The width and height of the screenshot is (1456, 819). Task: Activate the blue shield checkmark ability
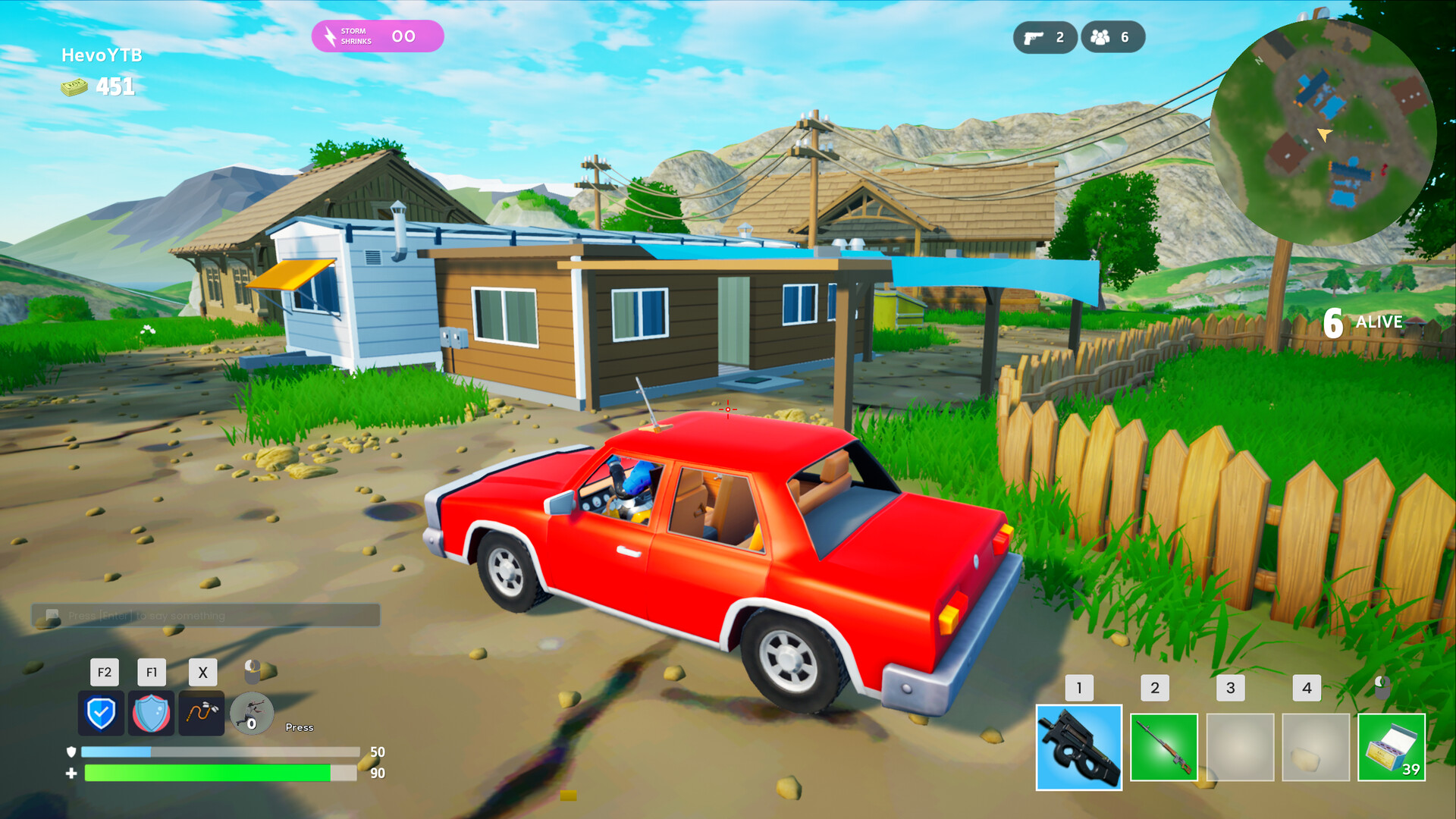click(x=102, y=711)
